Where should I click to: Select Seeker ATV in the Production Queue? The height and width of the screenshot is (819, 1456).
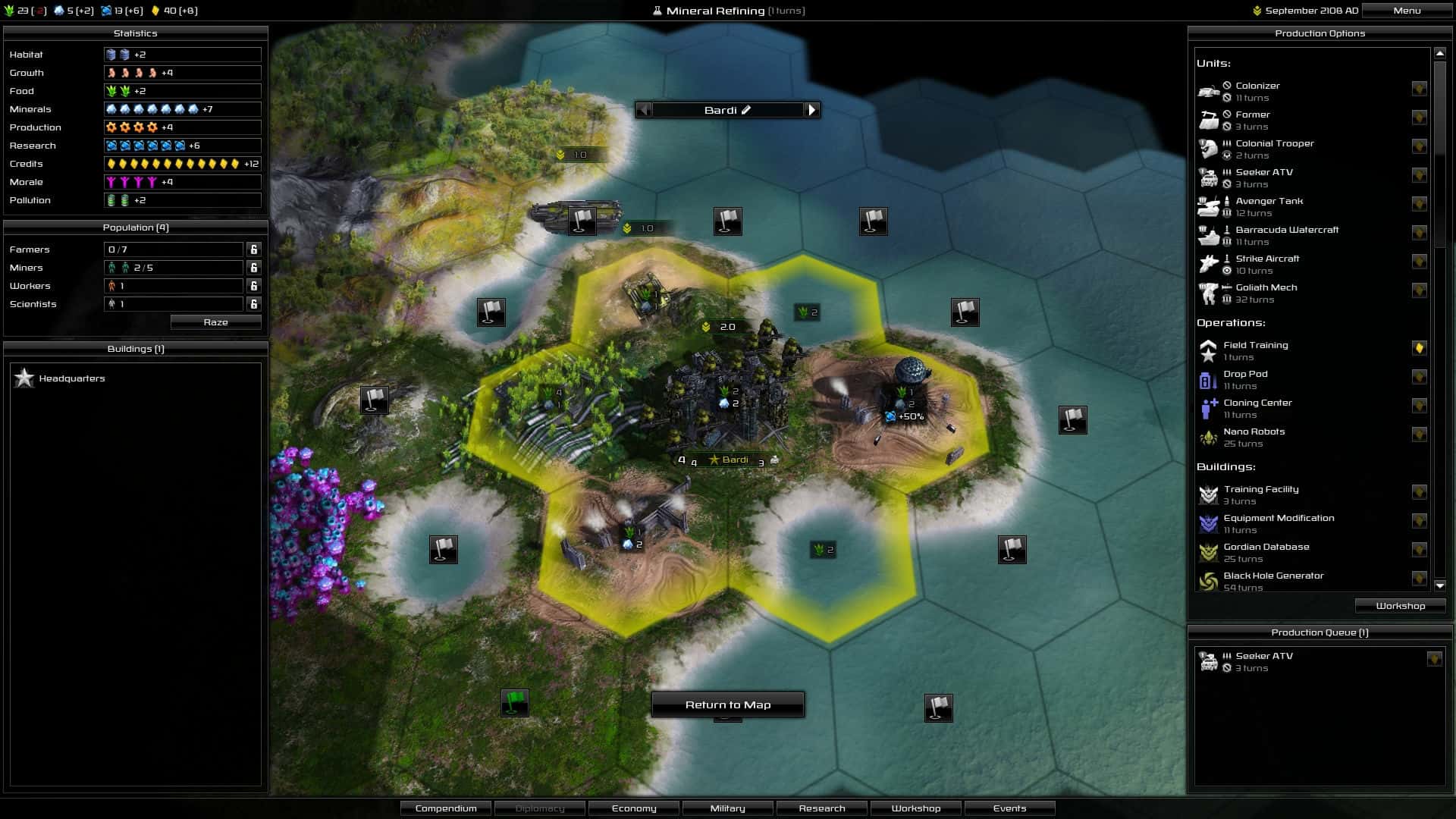[x=1263, y=661]
